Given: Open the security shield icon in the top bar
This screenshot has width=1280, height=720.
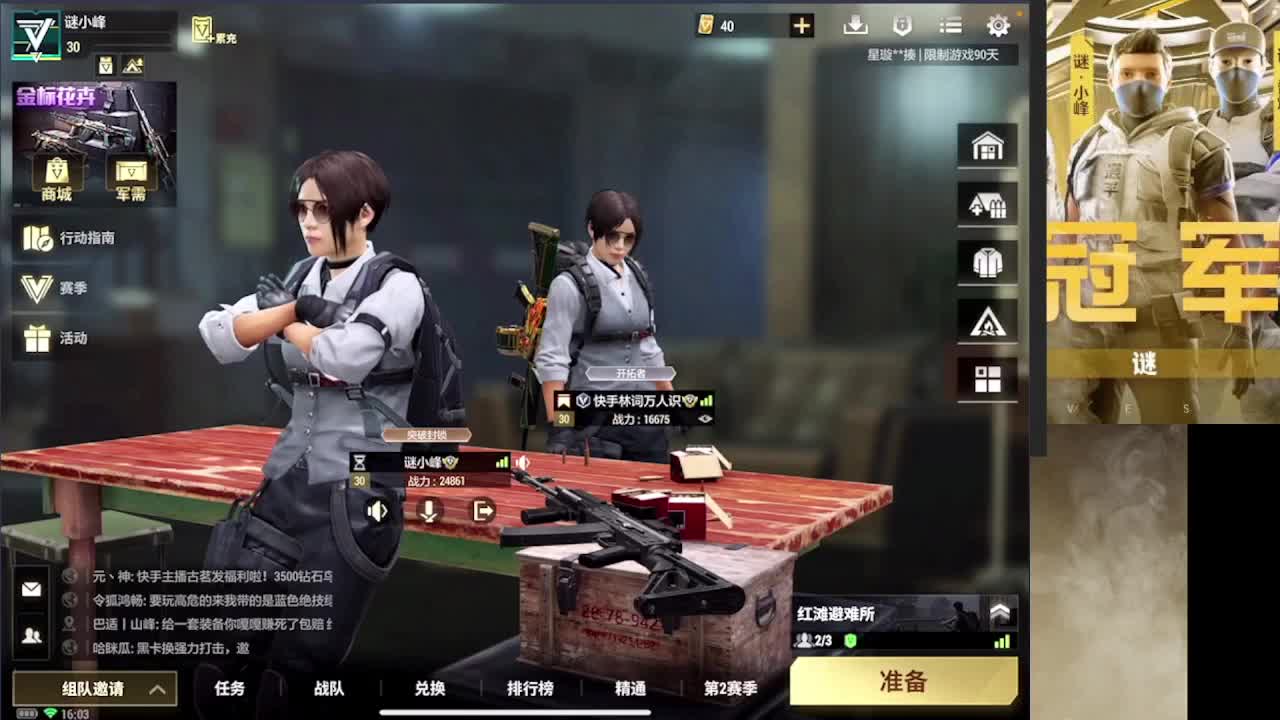Looking at the screenshot, I should (x=902, y=25).
